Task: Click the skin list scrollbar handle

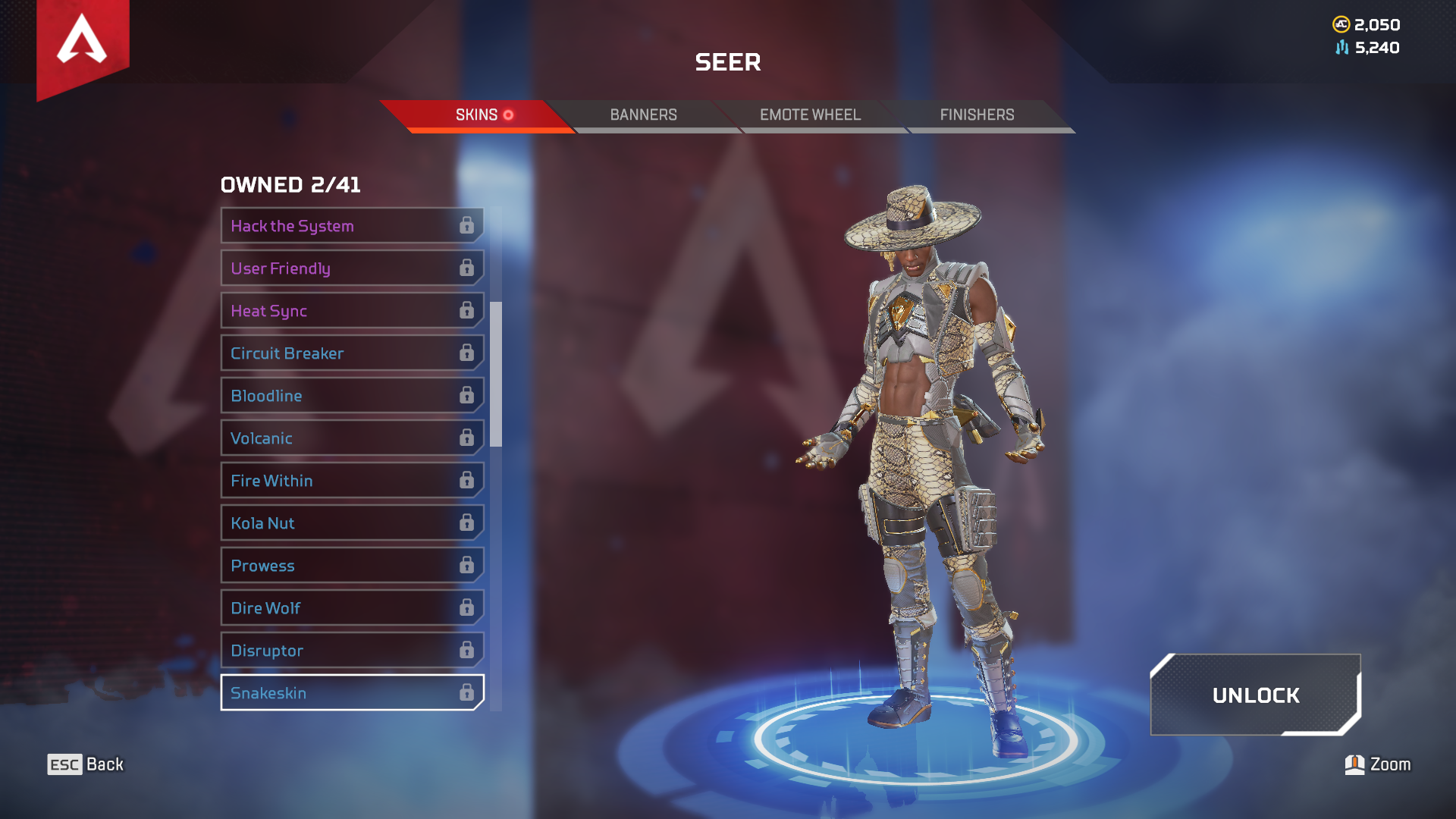Action: [x=497, y=372]
